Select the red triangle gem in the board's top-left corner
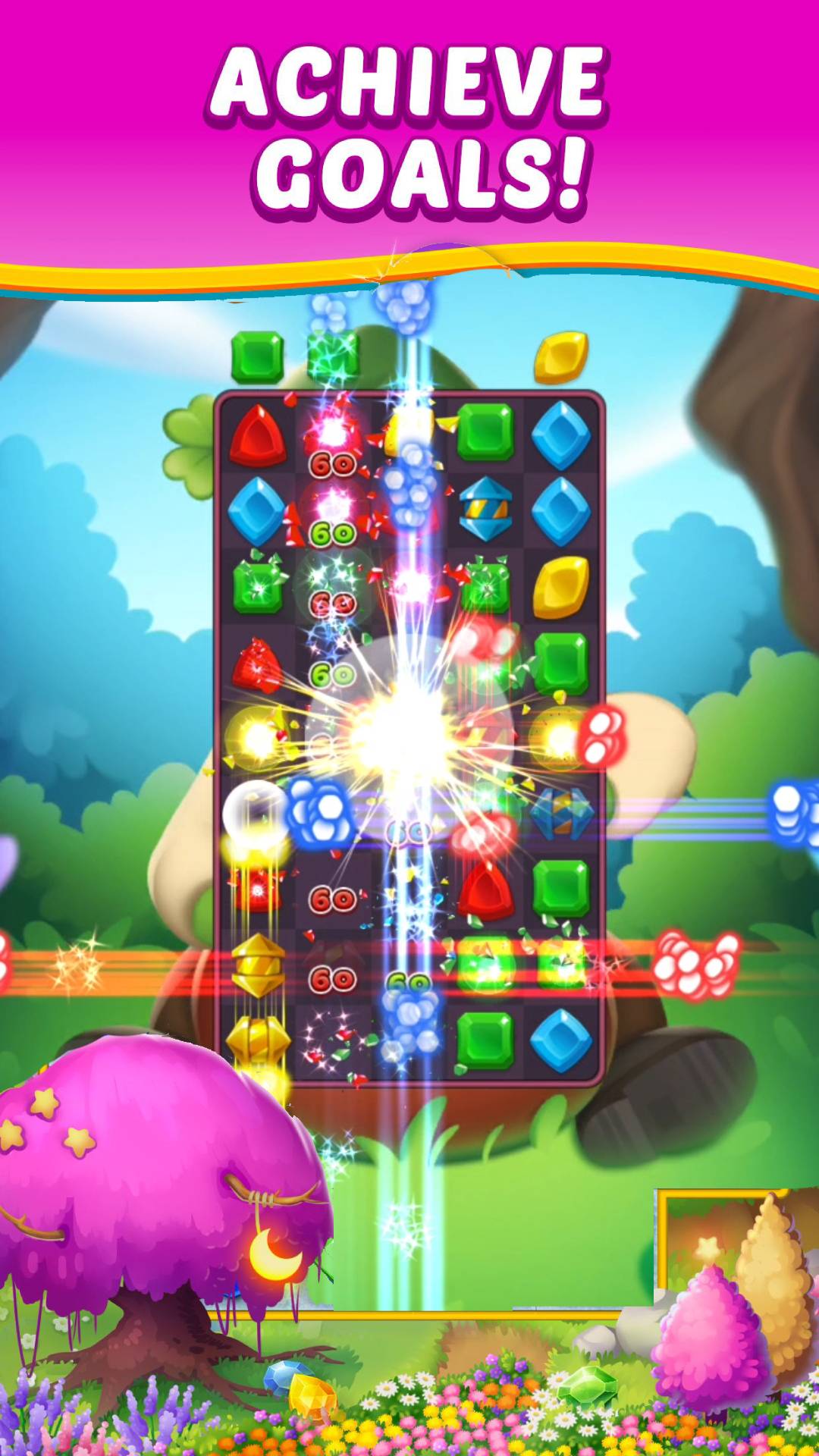 (258, 435)
